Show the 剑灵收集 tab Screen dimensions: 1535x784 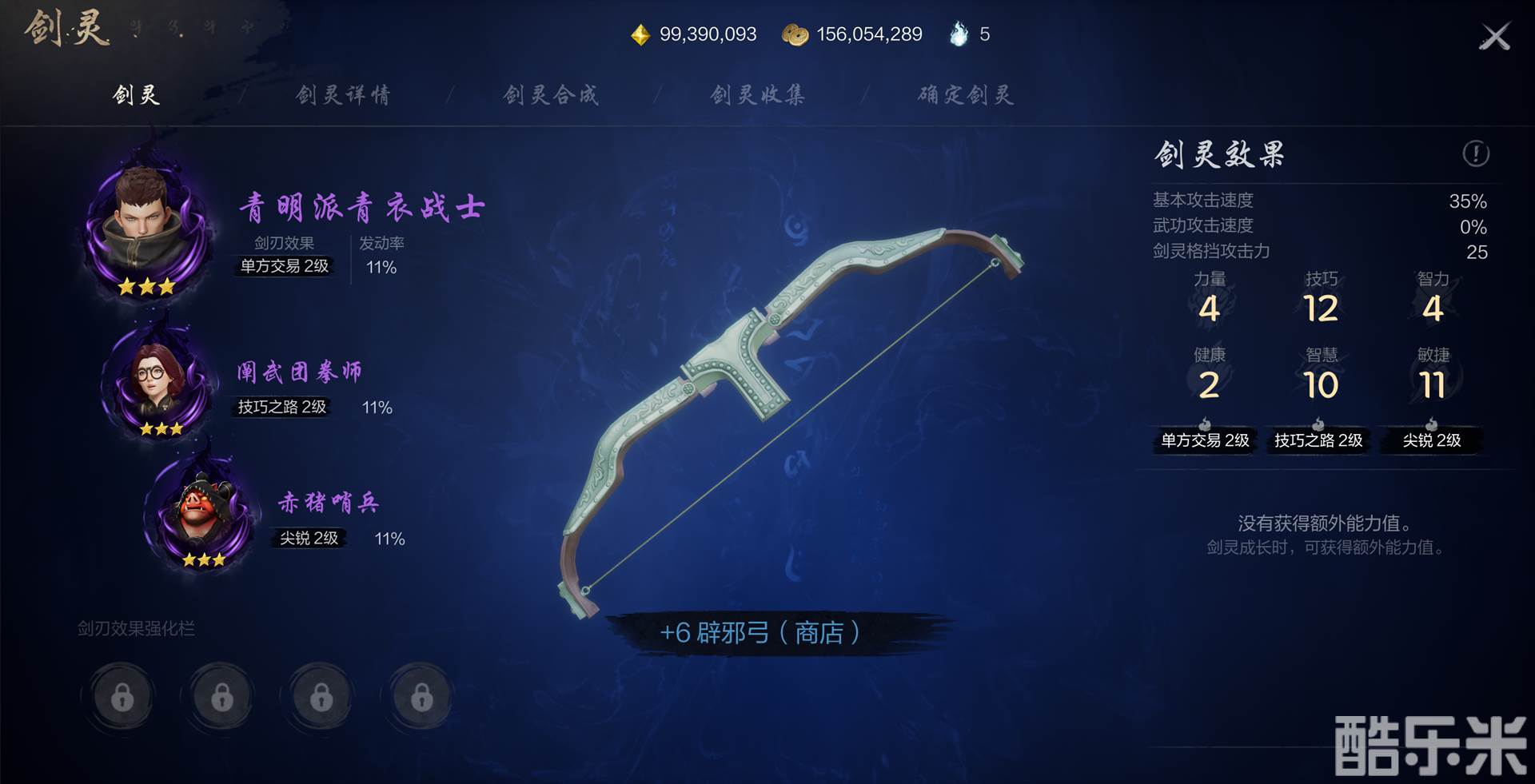tap(758, 95)
